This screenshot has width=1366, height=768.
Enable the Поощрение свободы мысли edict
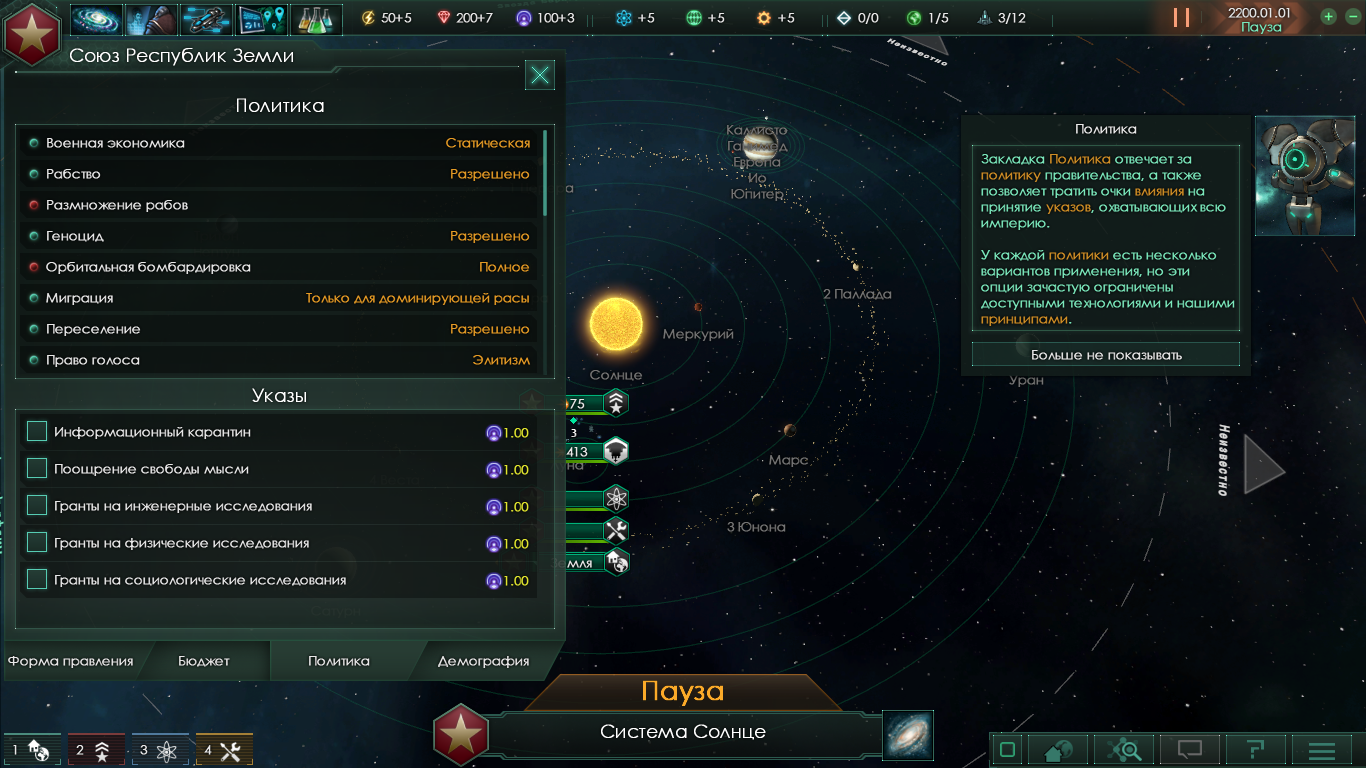[x=37, y=469]
